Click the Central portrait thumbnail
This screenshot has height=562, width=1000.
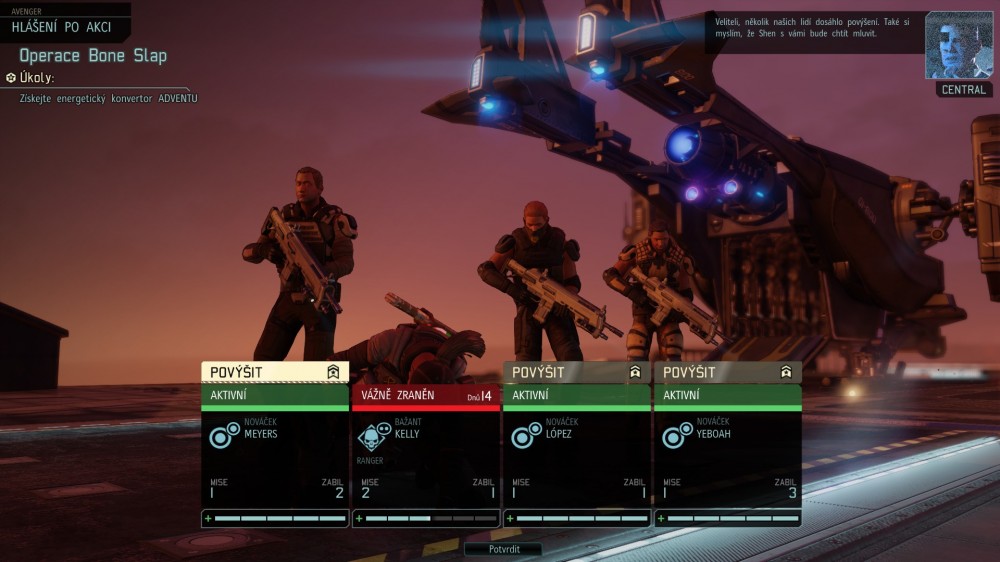959,46
